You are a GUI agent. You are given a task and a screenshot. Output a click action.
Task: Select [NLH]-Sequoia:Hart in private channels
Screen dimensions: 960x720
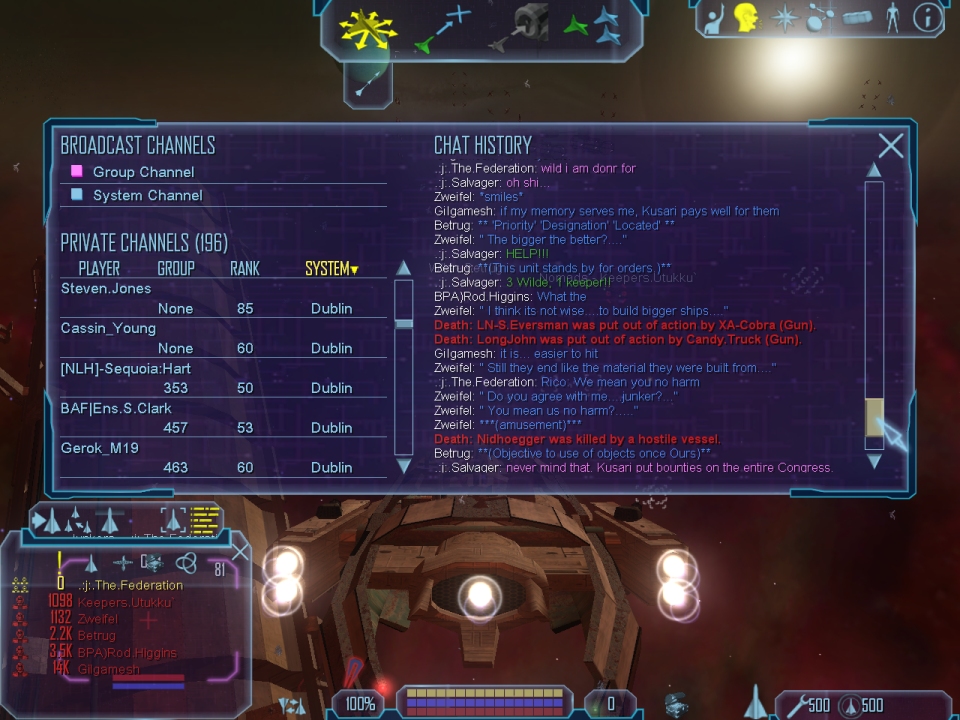coord(126,369)
